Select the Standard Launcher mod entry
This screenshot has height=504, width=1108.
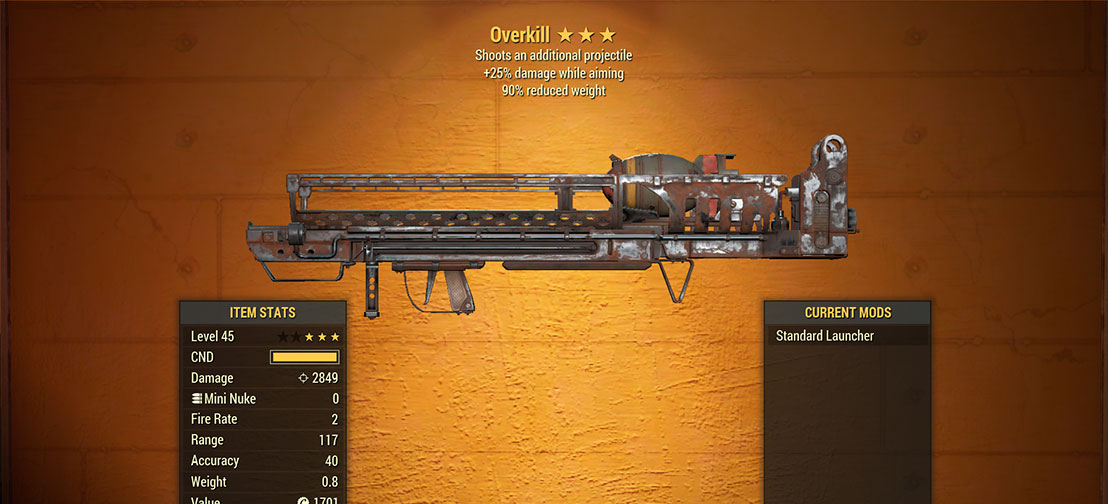pos(826,336)
